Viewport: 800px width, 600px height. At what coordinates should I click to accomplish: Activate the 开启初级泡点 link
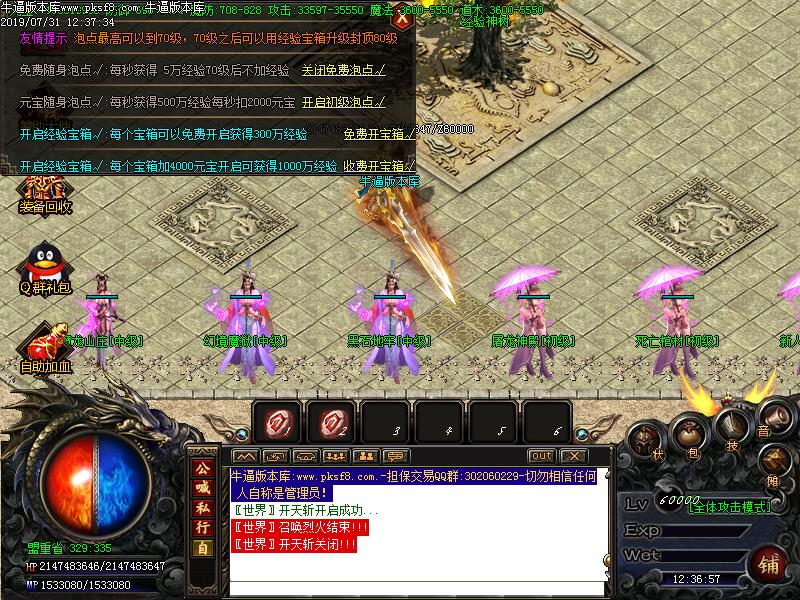tap(343, 102)
